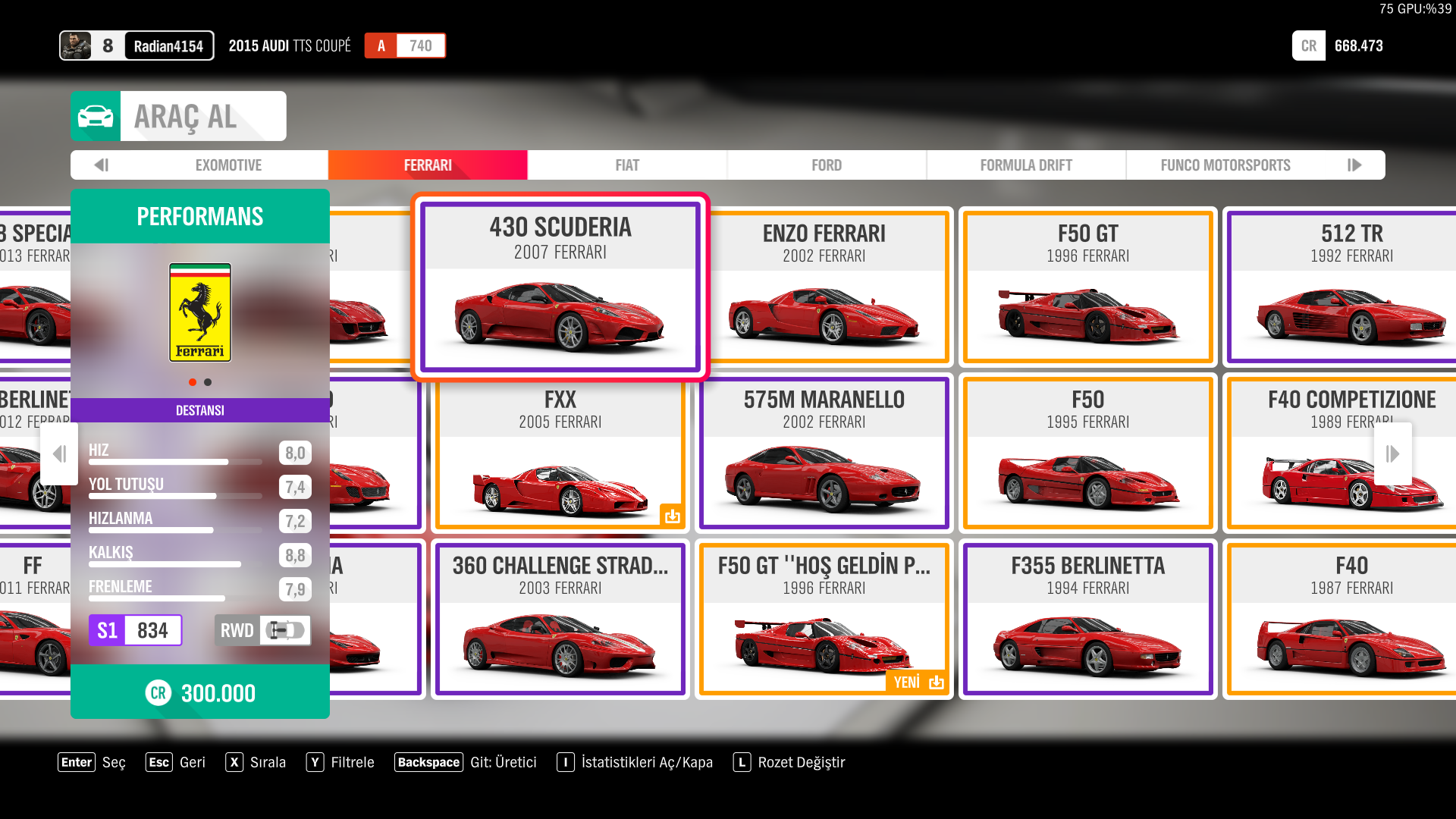Choose the FXX 2005 Ferrari
1456x819 pixels.
coord(560,453)
